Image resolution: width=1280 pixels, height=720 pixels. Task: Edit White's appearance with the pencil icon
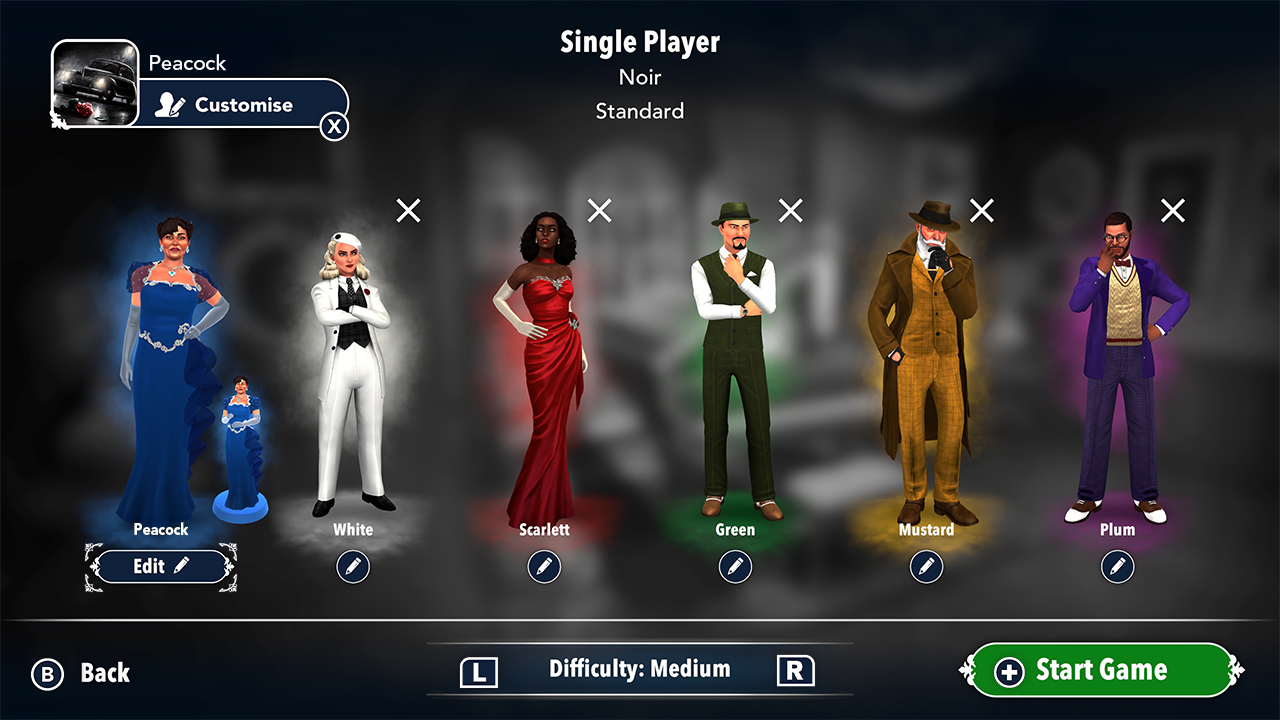point(353,566)
